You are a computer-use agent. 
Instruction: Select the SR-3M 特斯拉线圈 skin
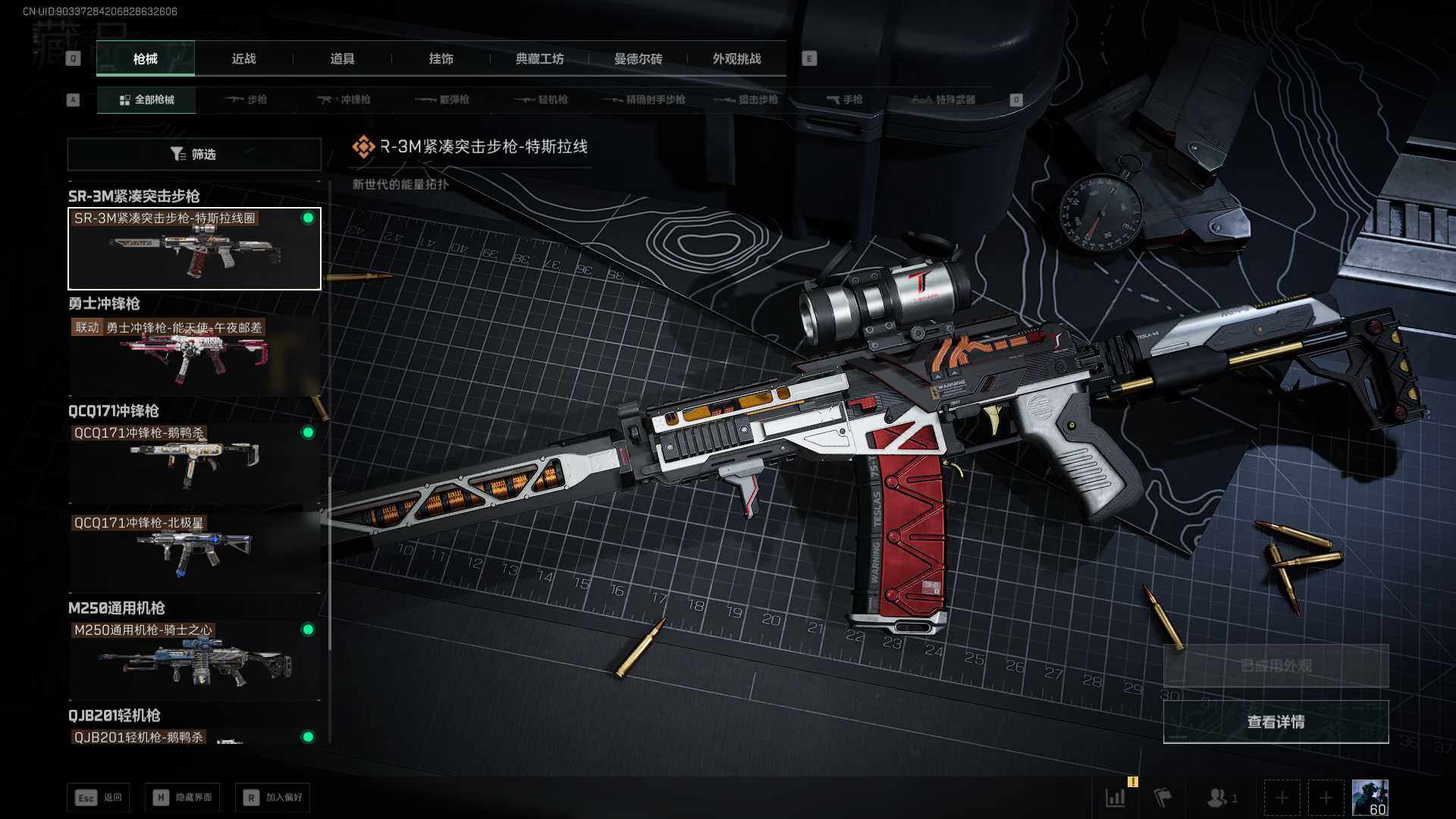click(194, 249)
